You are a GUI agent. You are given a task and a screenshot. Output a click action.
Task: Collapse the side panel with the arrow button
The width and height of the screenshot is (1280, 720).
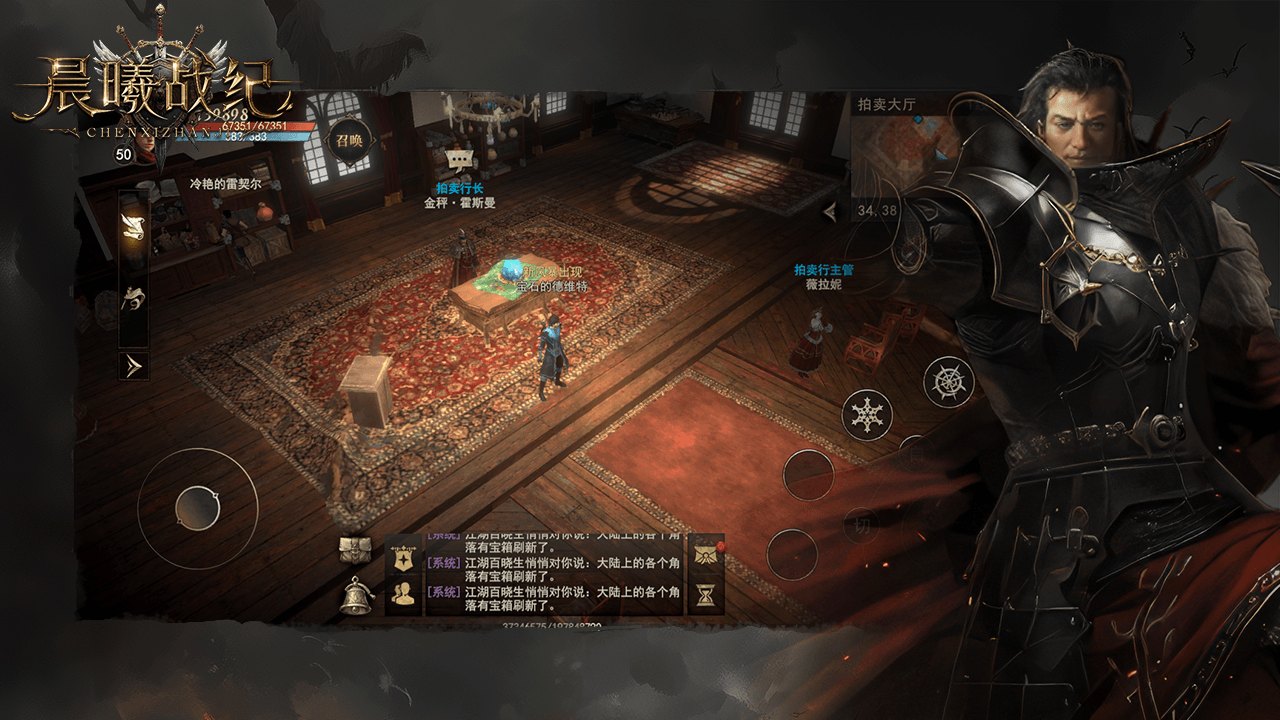point(133,365)
